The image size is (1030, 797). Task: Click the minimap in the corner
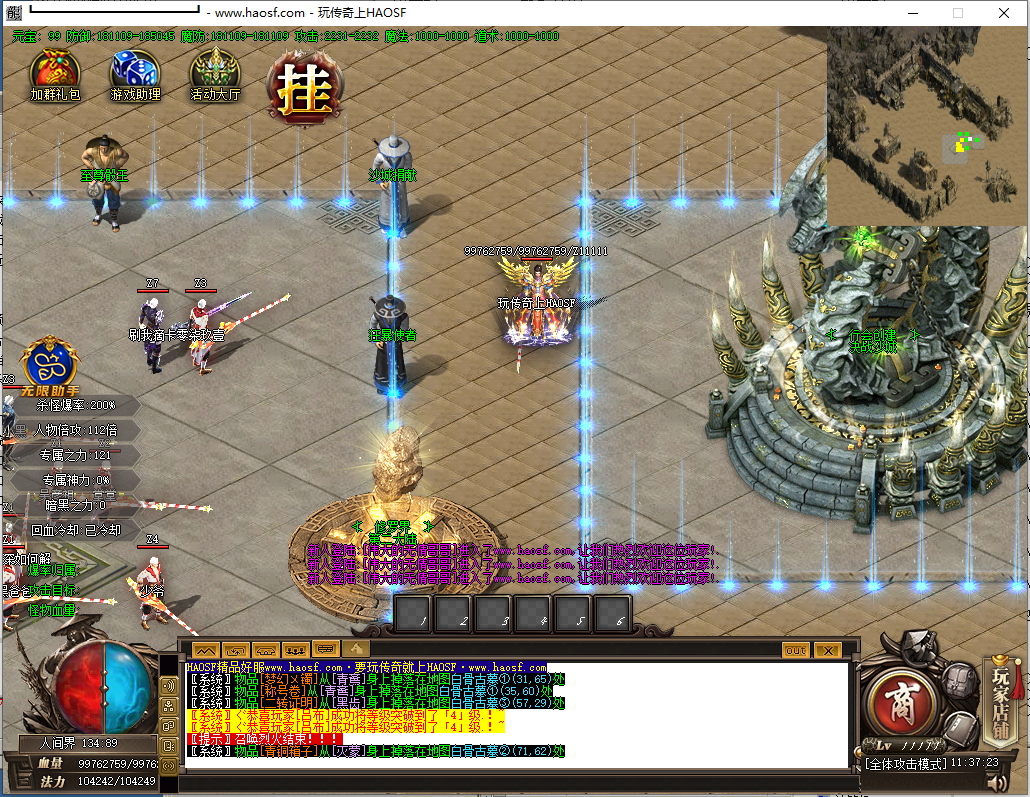tap(927, 126)
